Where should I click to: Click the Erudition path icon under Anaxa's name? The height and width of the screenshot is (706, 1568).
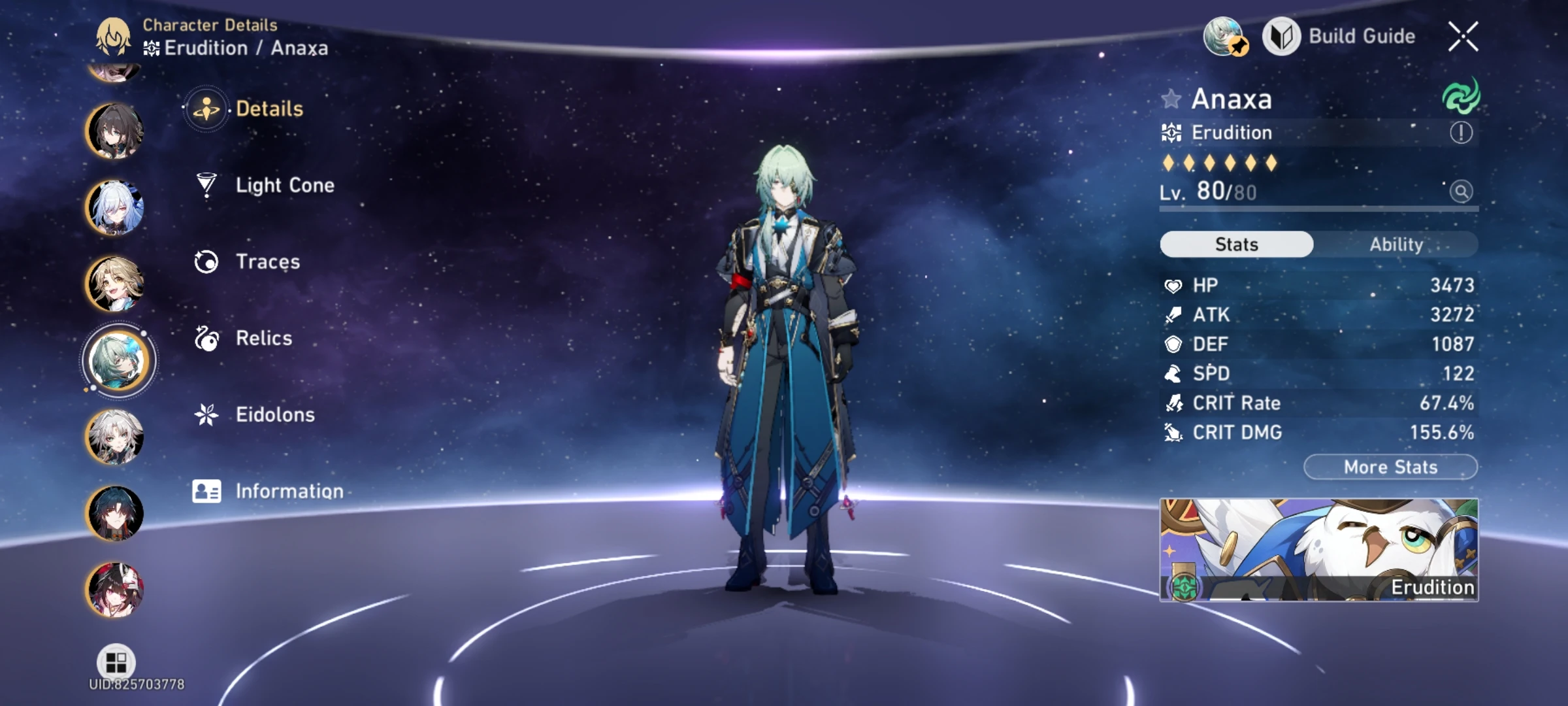click(1171, 133)
